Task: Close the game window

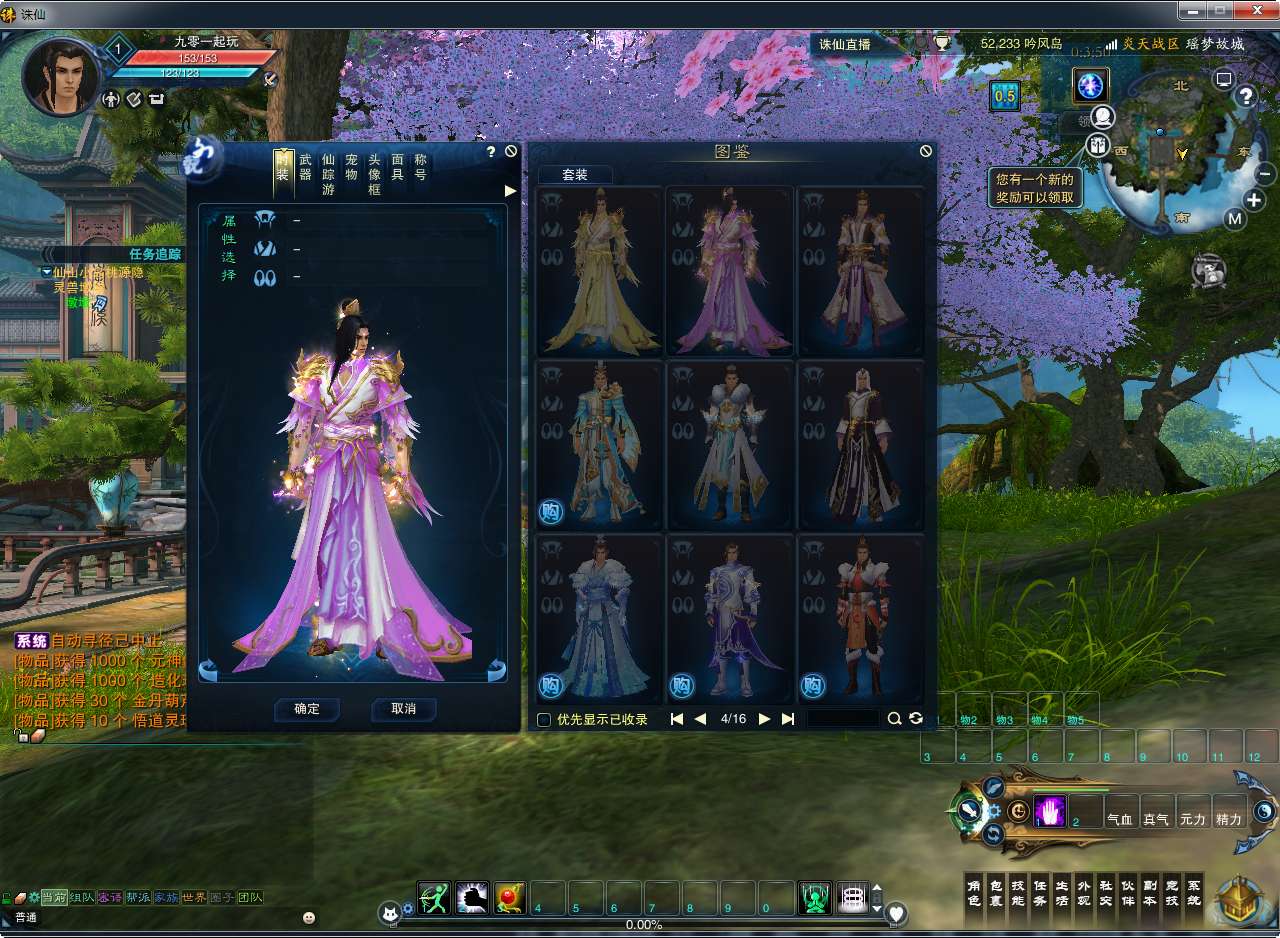Action: point(1254,10)
